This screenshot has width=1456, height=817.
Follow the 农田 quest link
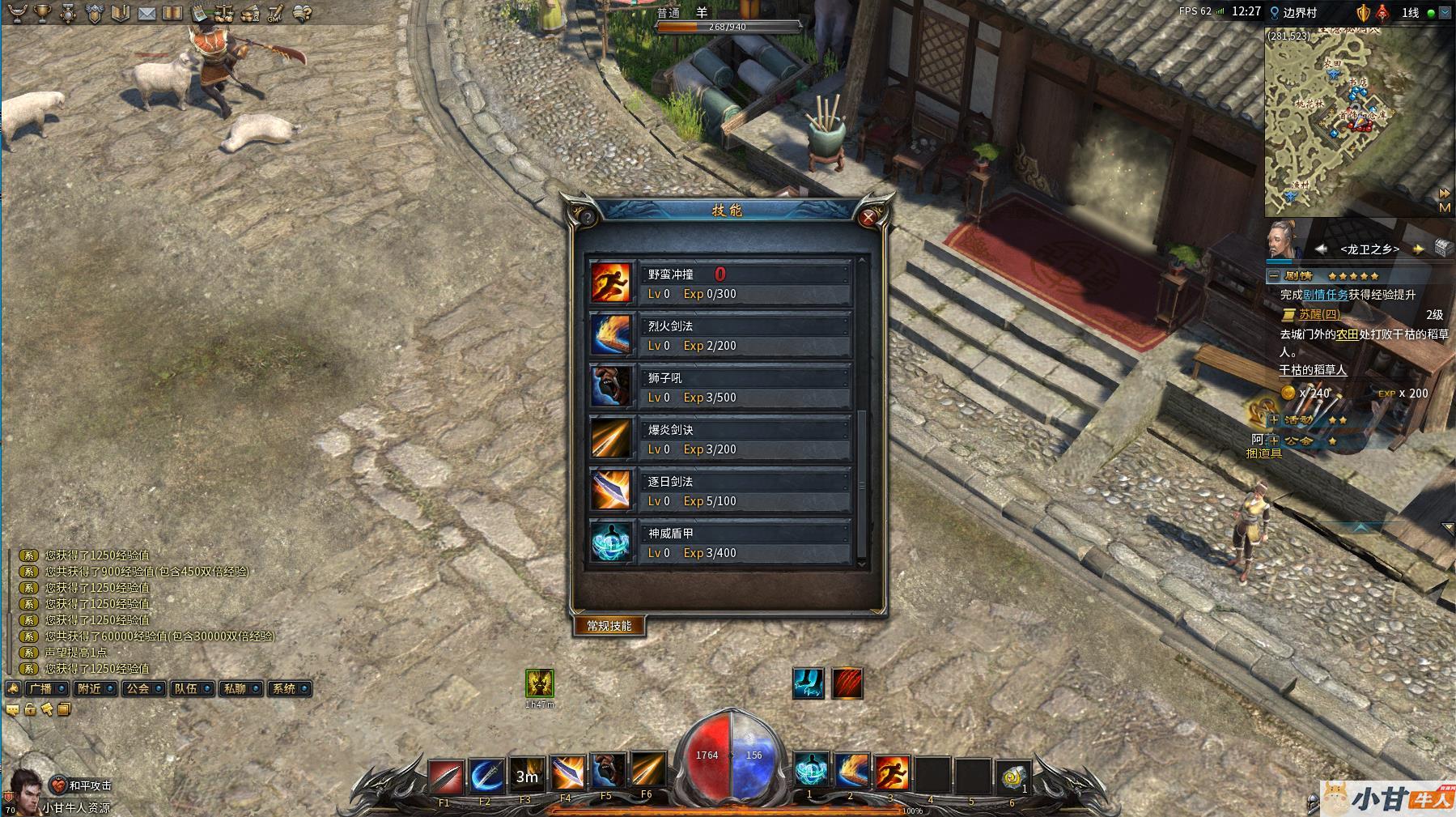point(1346,334)
